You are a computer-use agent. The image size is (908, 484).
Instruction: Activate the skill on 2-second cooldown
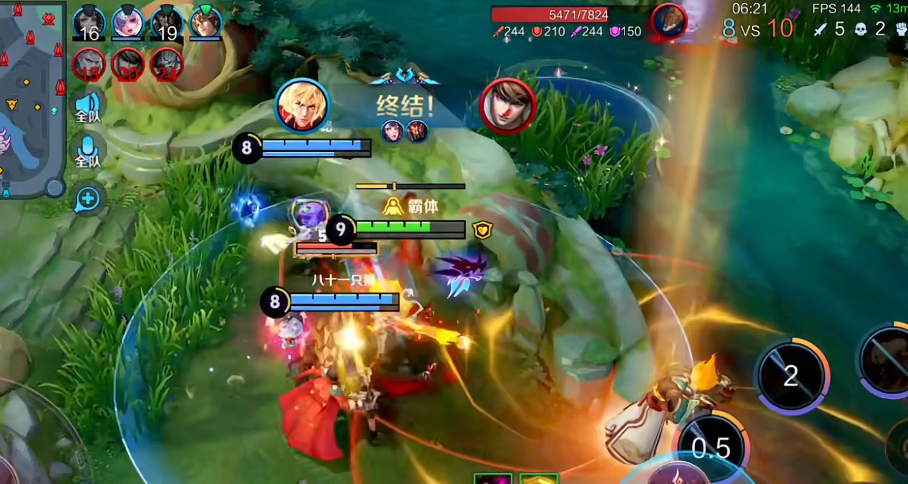tap(791, 376)
